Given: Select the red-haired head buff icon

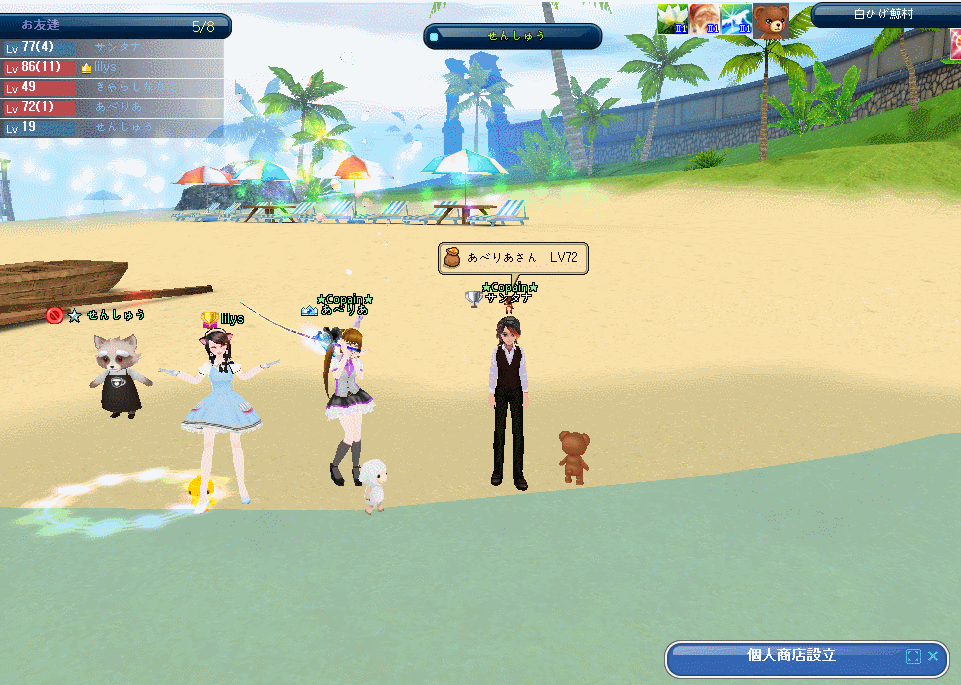Looking at the screenshot, I should 704,19.
